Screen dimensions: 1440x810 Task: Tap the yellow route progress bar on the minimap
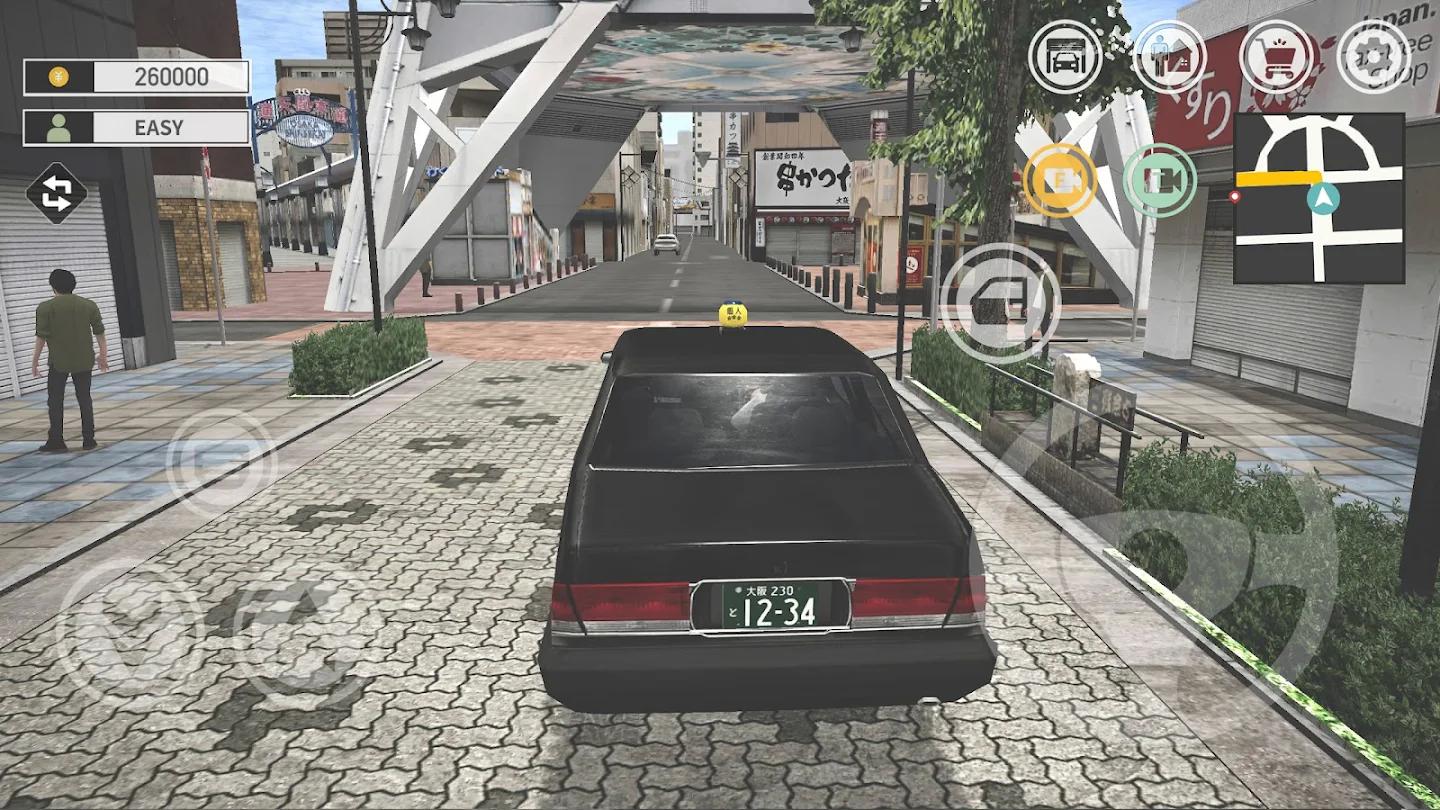(x=1277, y=178)
